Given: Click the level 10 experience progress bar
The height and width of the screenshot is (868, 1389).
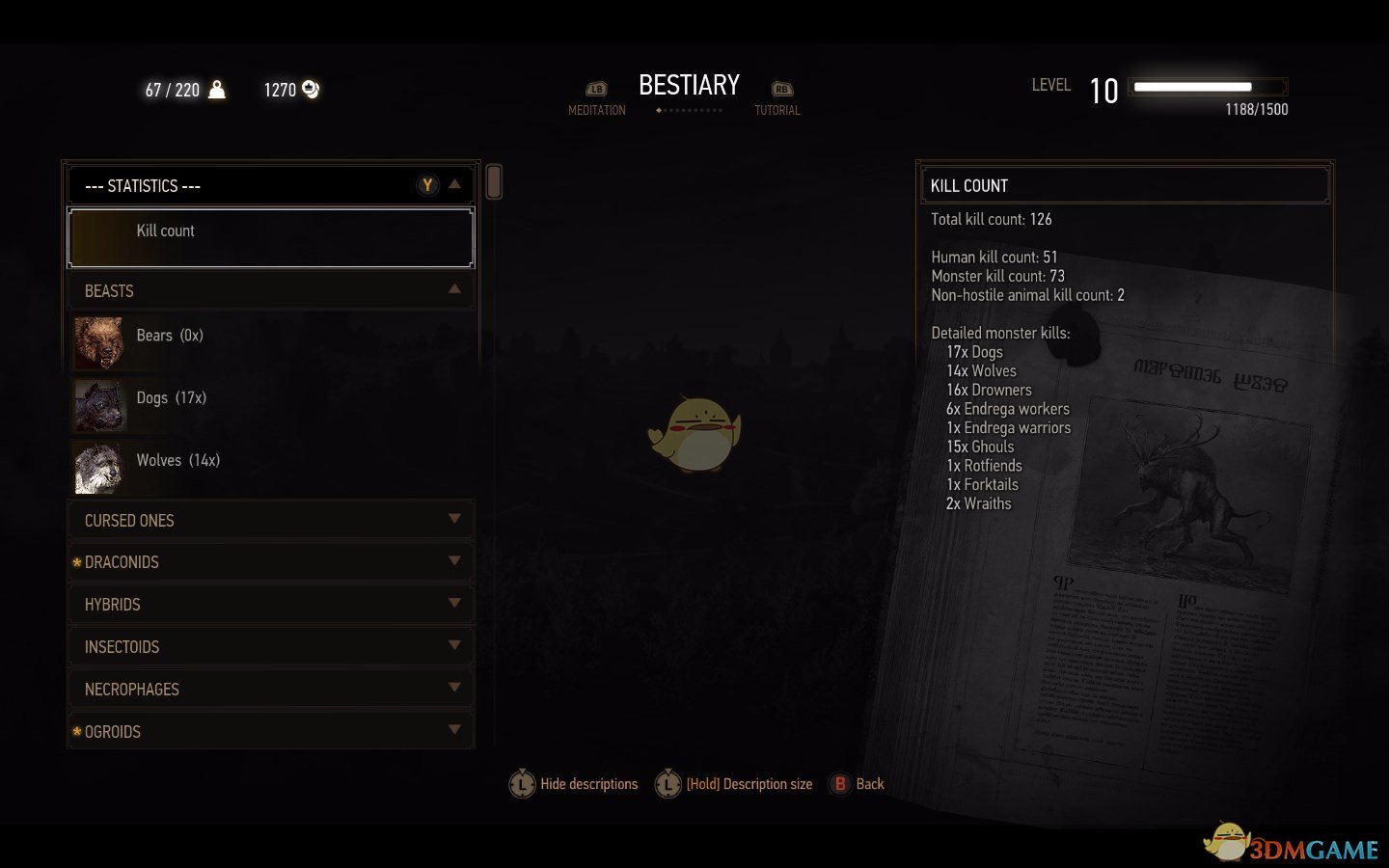Looking at the screenshot, I should (1206, 86).
